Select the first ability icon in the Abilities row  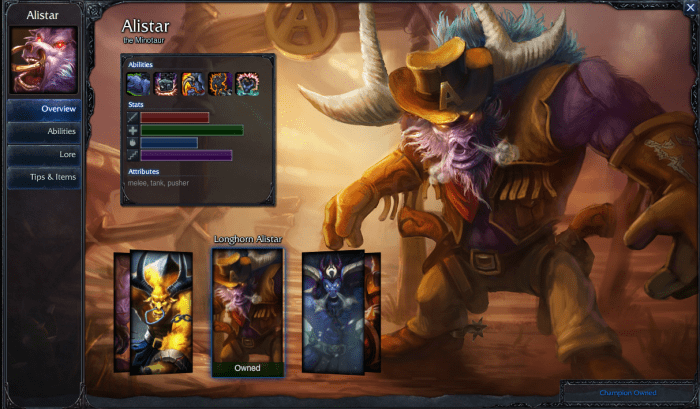[139, 84]
